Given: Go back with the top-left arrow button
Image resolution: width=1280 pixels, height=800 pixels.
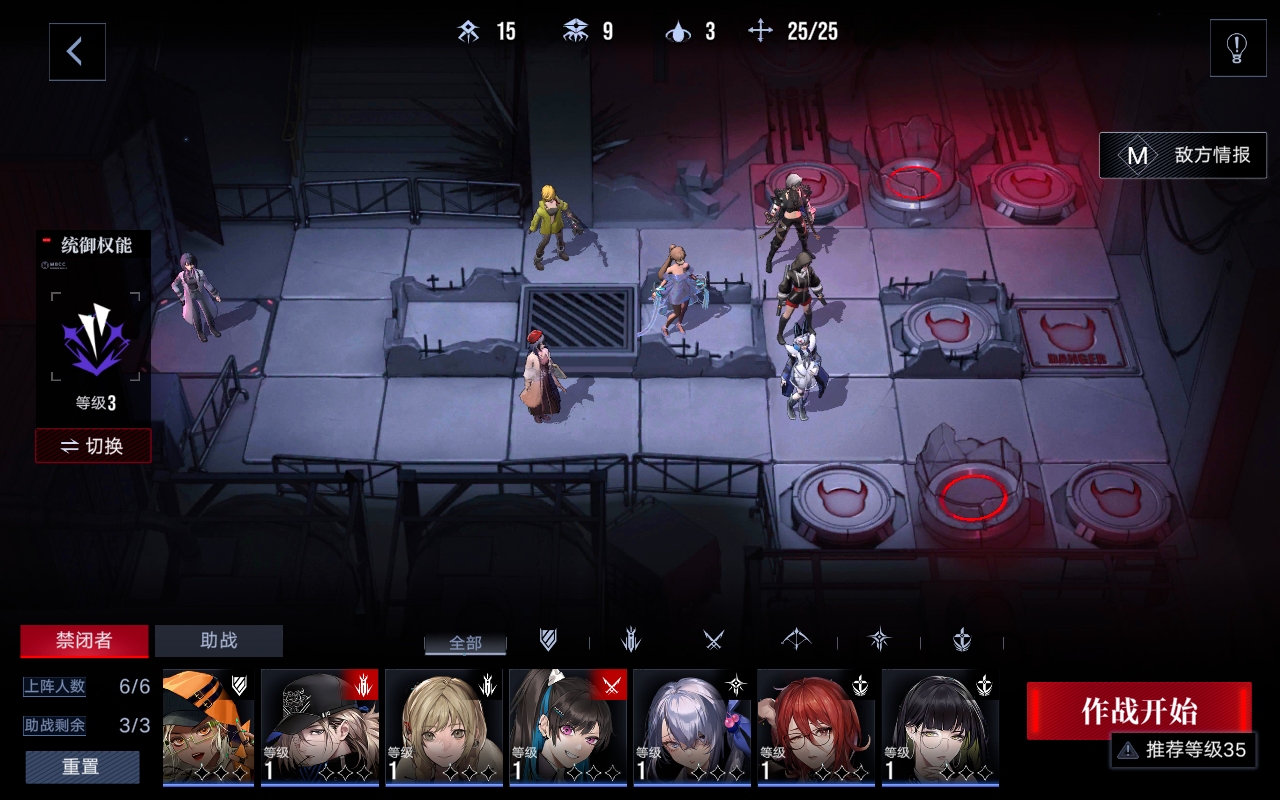Looking at the screenshot, I should [77, 52].
